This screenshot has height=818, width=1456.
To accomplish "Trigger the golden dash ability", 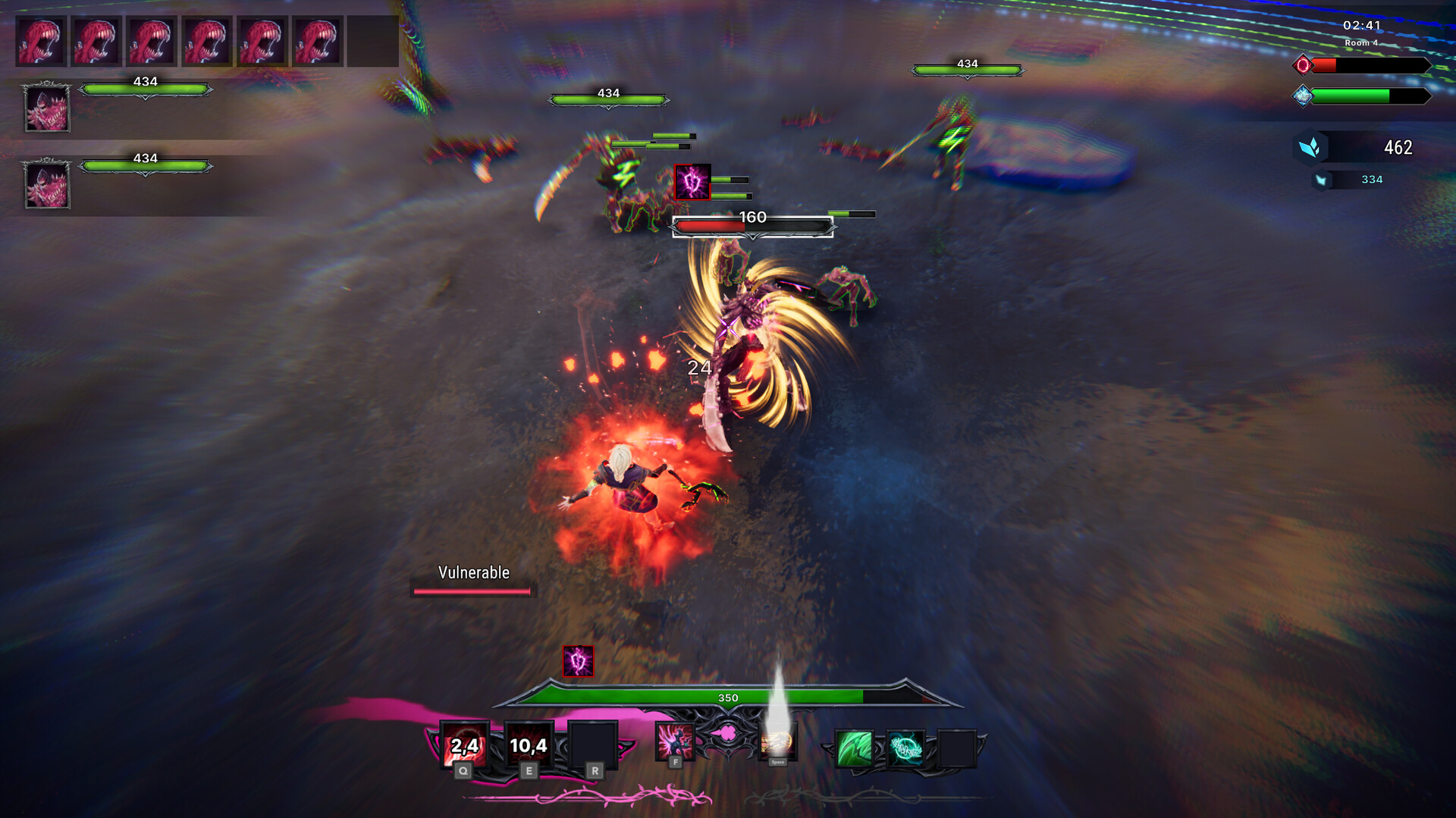I will 777,741.
